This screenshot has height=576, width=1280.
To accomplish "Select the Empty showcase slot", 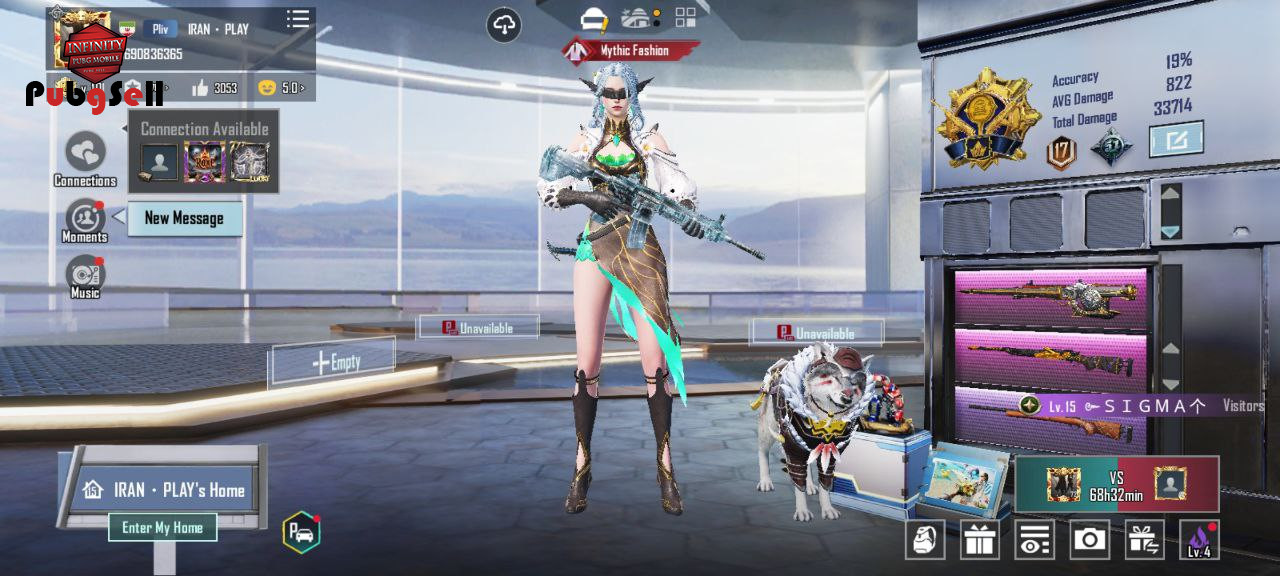I will pos(334,362).
